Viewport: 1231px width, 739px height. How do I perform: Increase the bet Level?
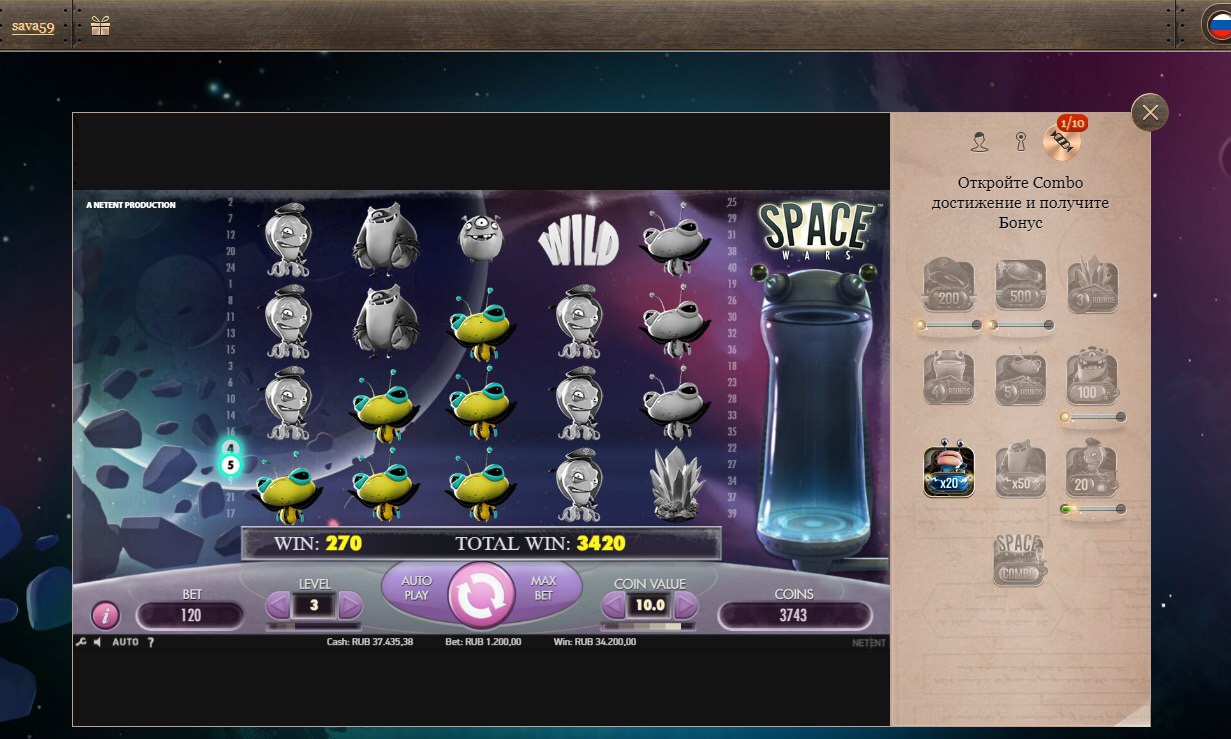click(x=350, y=605)
